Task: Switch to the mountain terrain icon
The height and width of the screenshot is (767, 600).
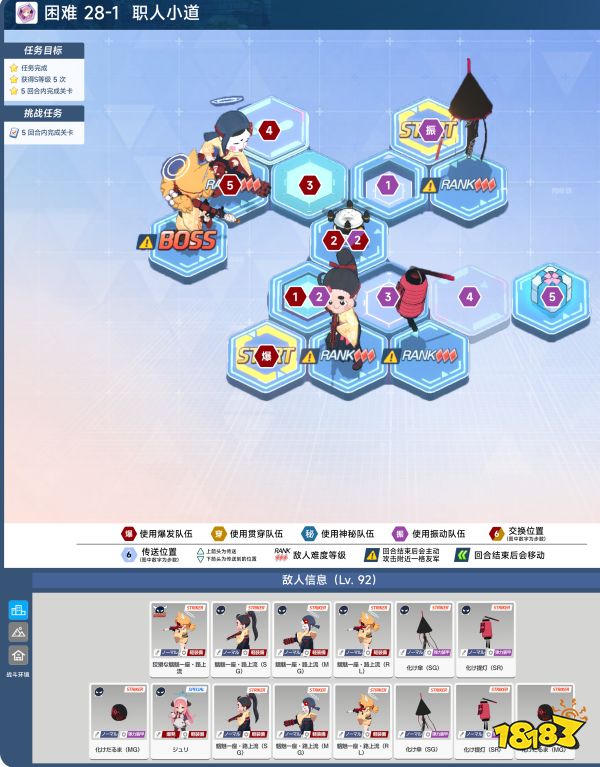Action: 18,632
